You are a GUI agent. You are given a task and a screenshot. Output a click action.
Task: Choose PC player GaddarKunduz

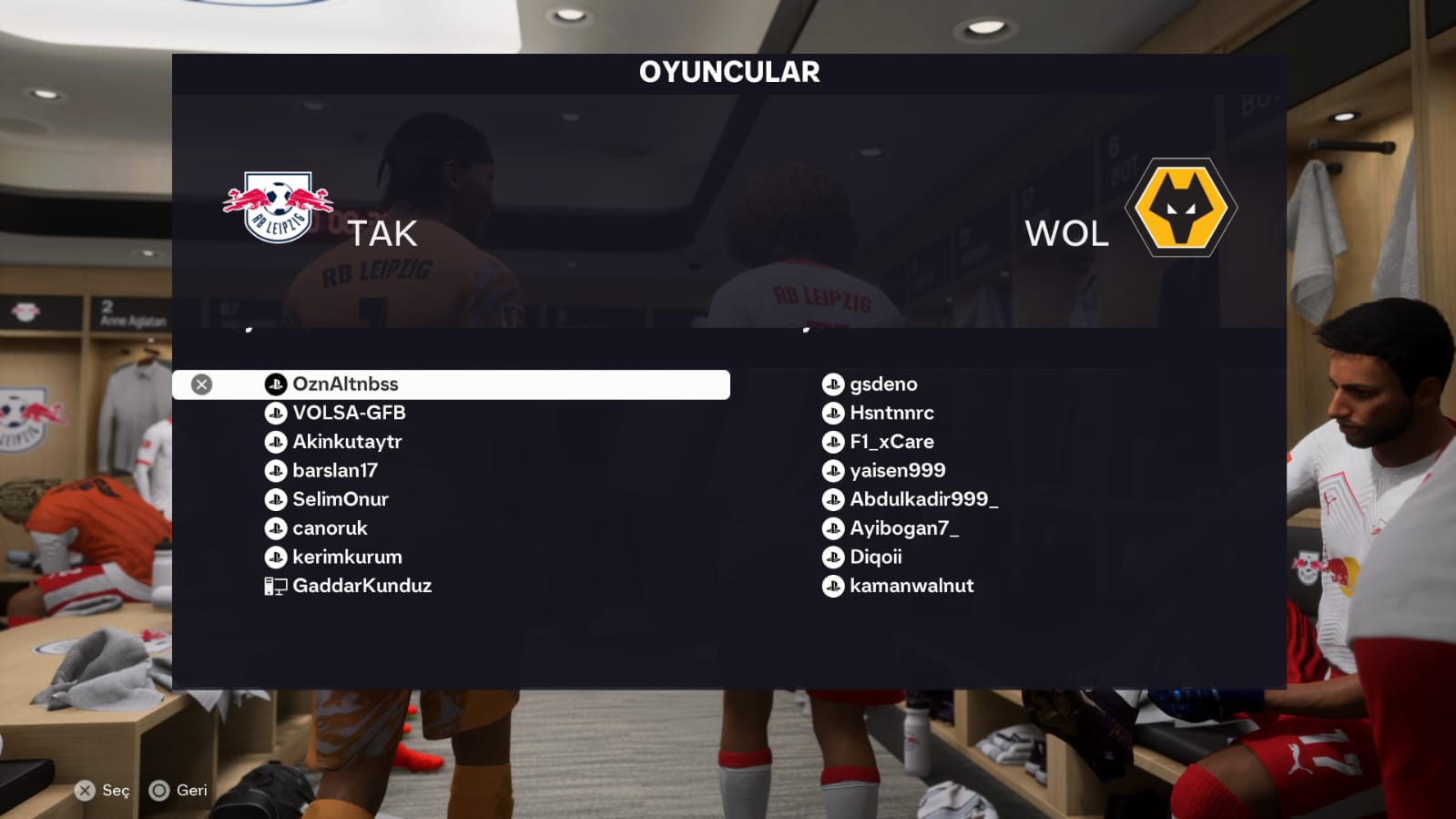pos(361,586)
